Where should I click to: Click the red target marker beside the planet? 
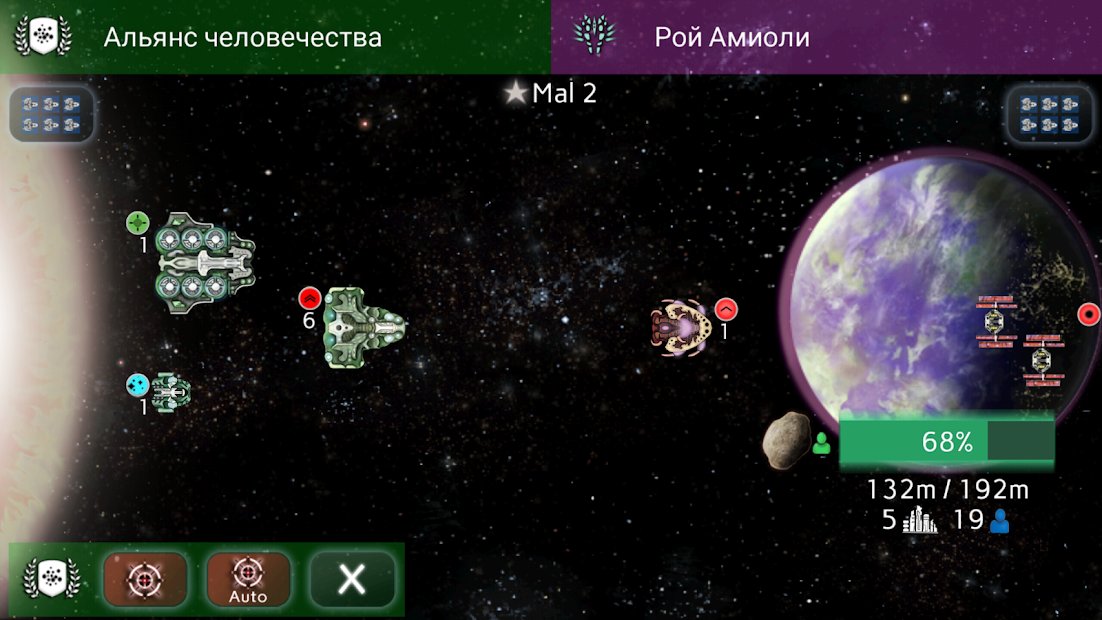(1088, 315)
